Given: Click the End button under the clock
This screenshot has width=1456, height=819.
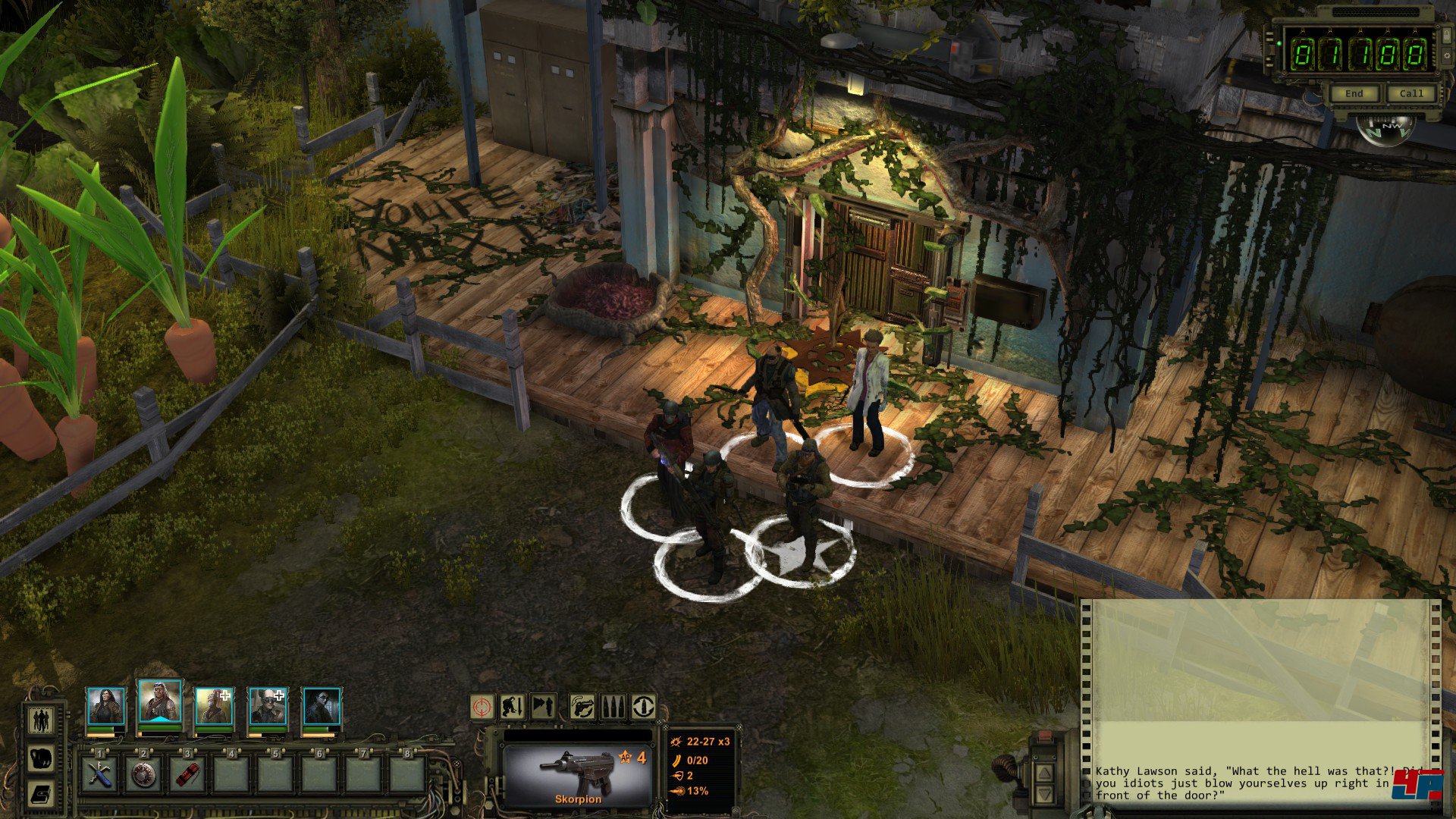Looking at the screenshot, I should click(x=1354, y=93).
